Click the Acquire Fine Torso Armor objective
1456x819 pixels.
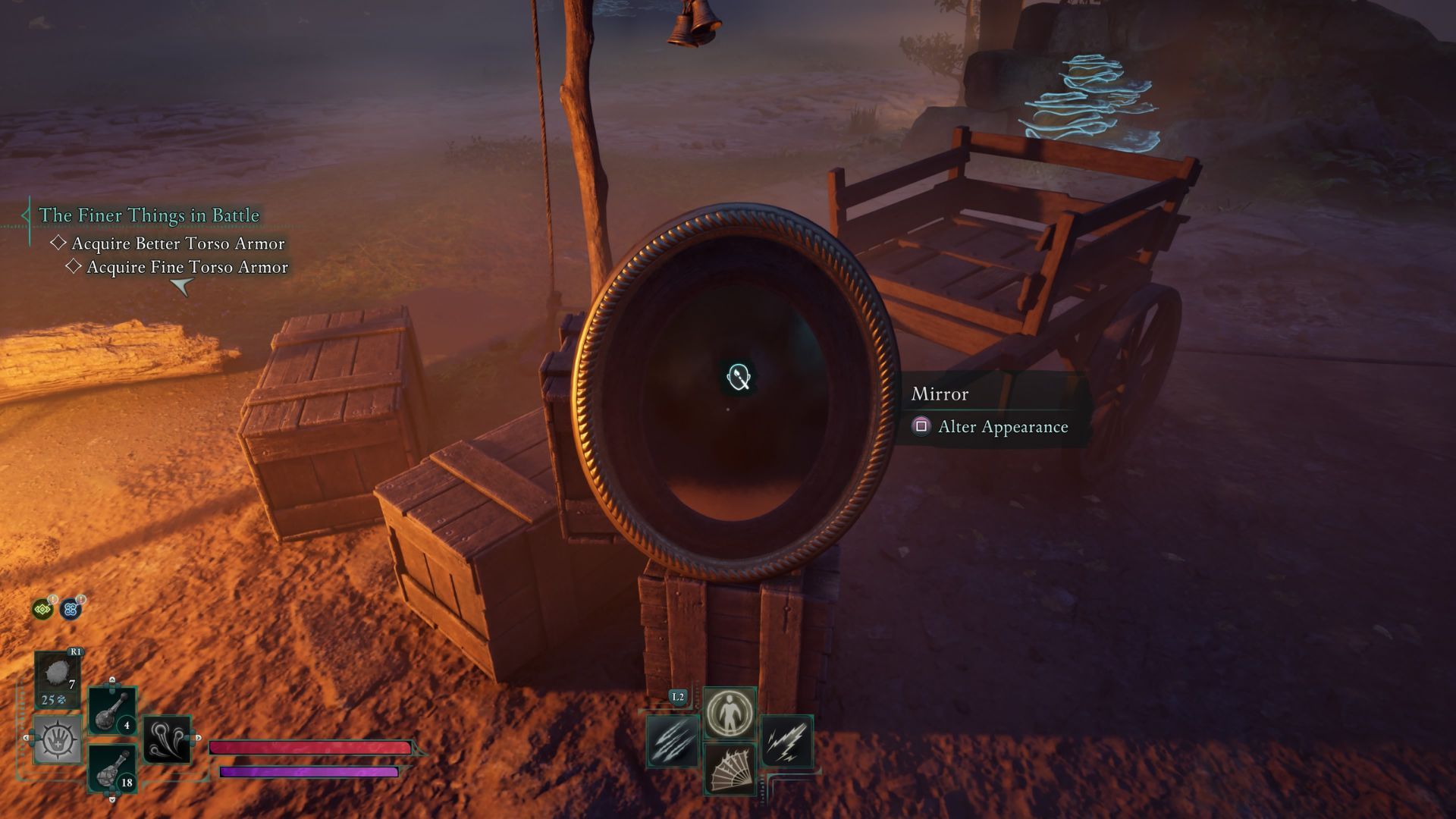[187, 267]
